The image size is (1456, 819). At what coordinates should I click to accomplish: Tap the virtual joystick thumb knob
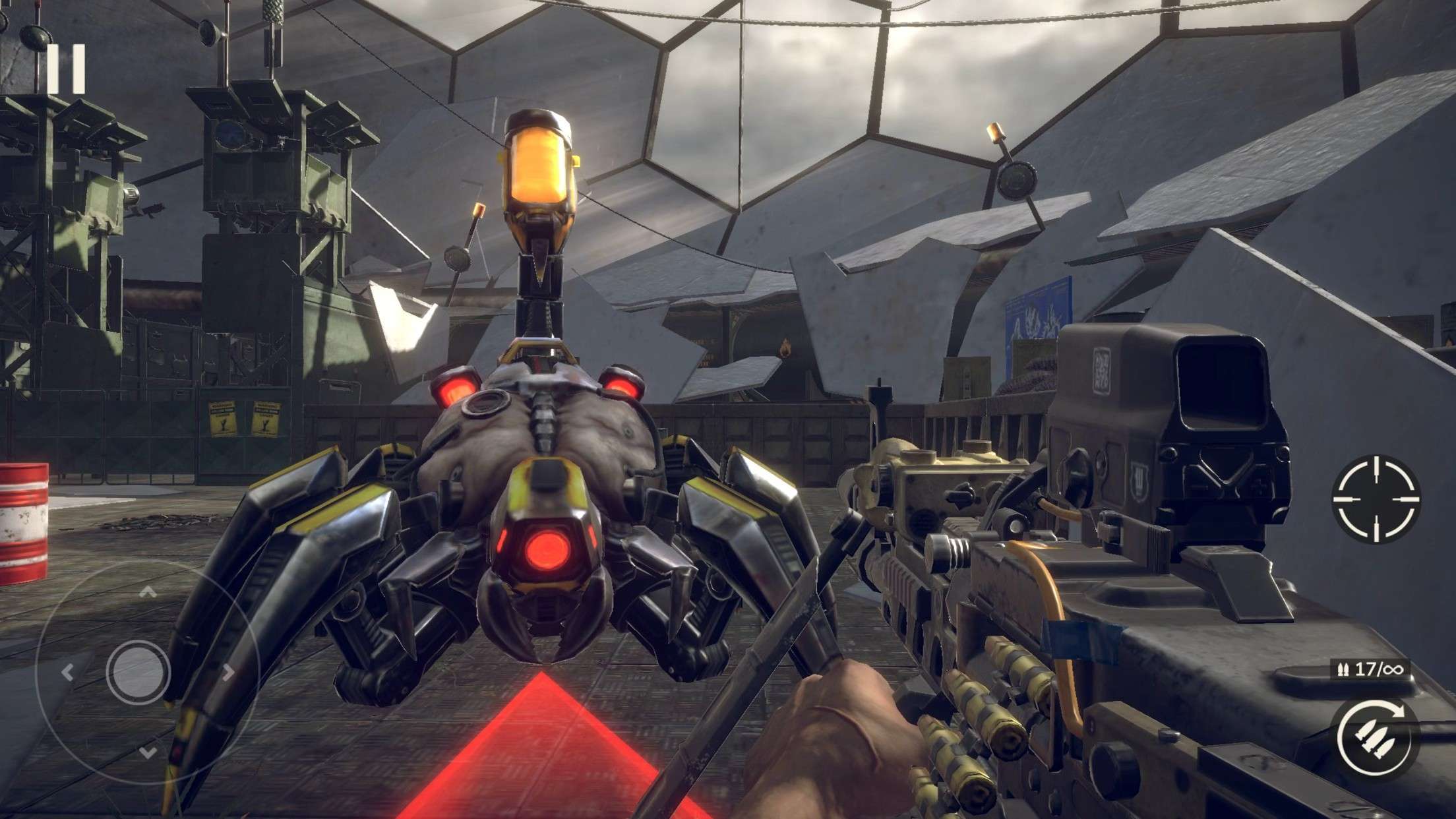click(138, 671)
